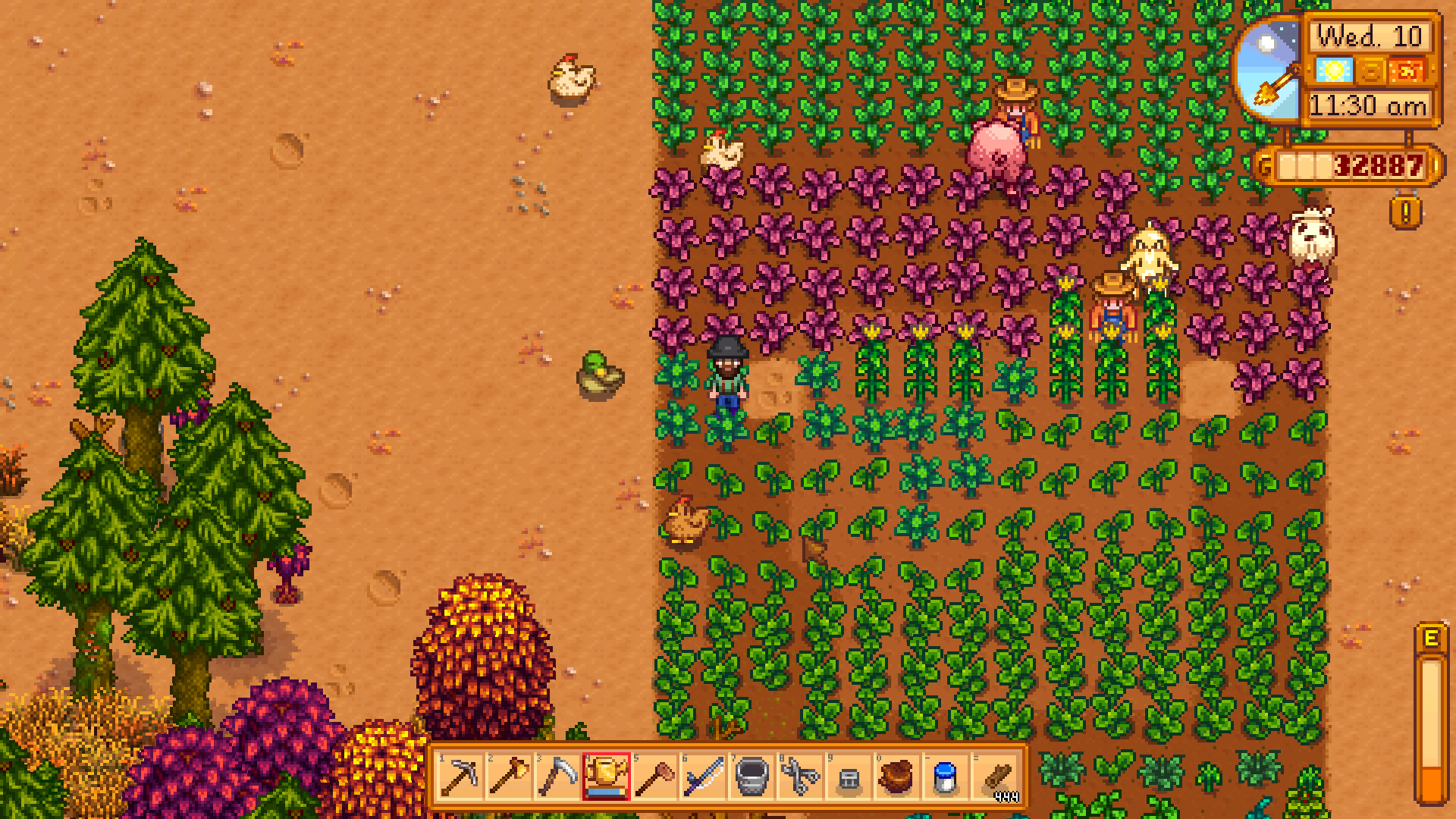Select the golden watering can slot
The image size is (1456, 819).
606,777
